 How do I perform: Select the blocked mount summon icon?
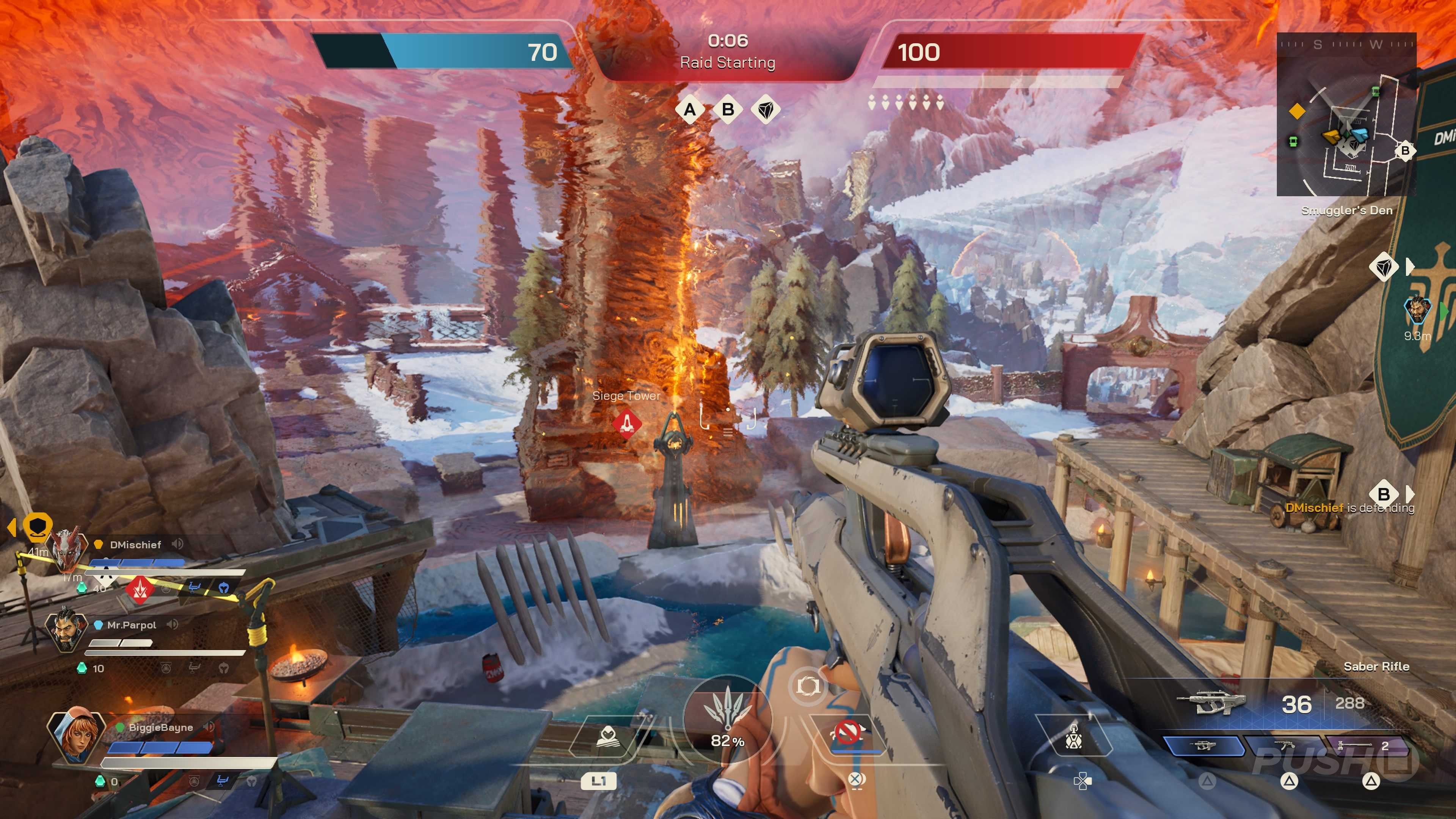848,733
